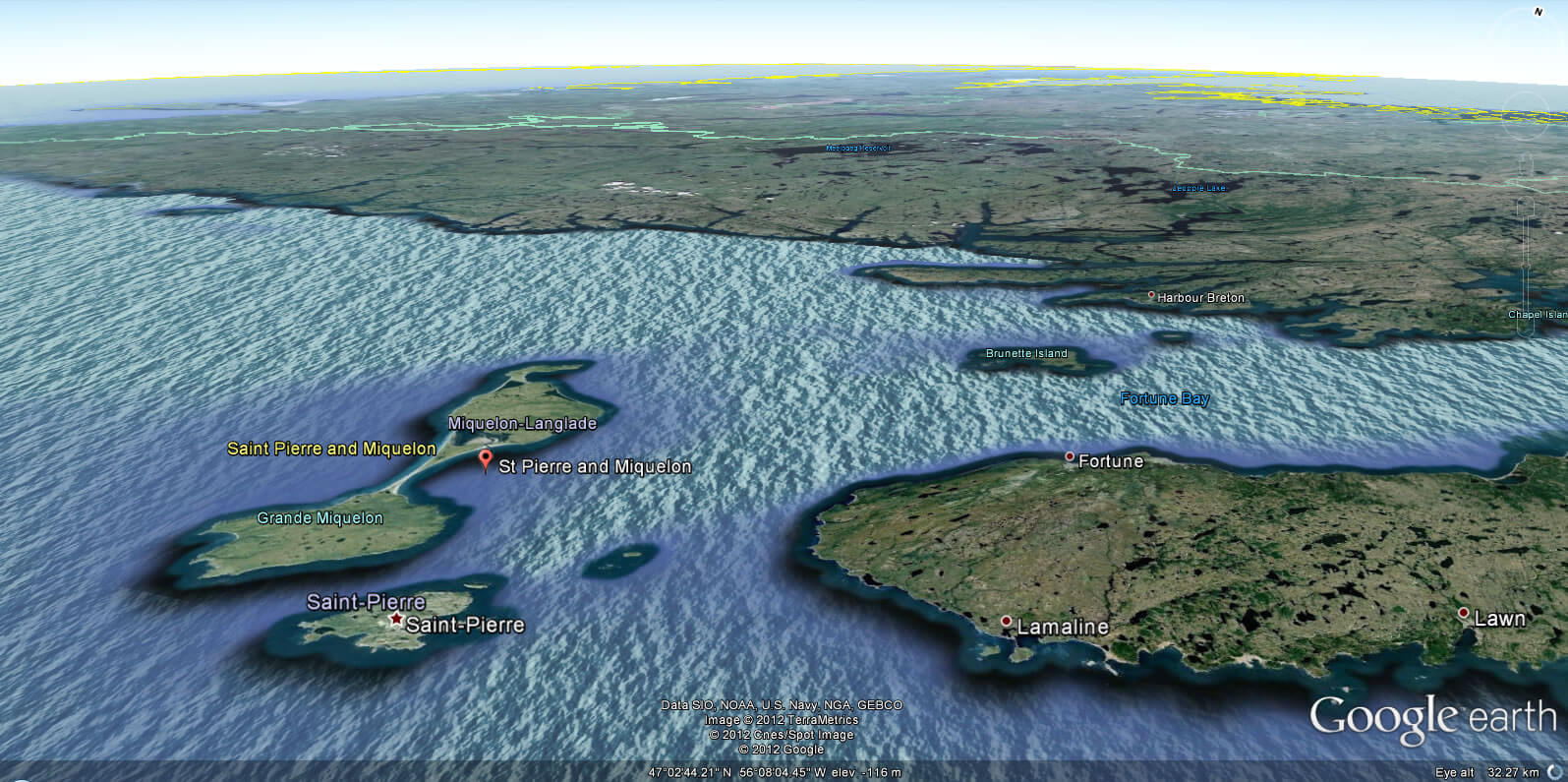
Task: Zoom out using the minus end of slider
Action: click(x=1527, y=332)
